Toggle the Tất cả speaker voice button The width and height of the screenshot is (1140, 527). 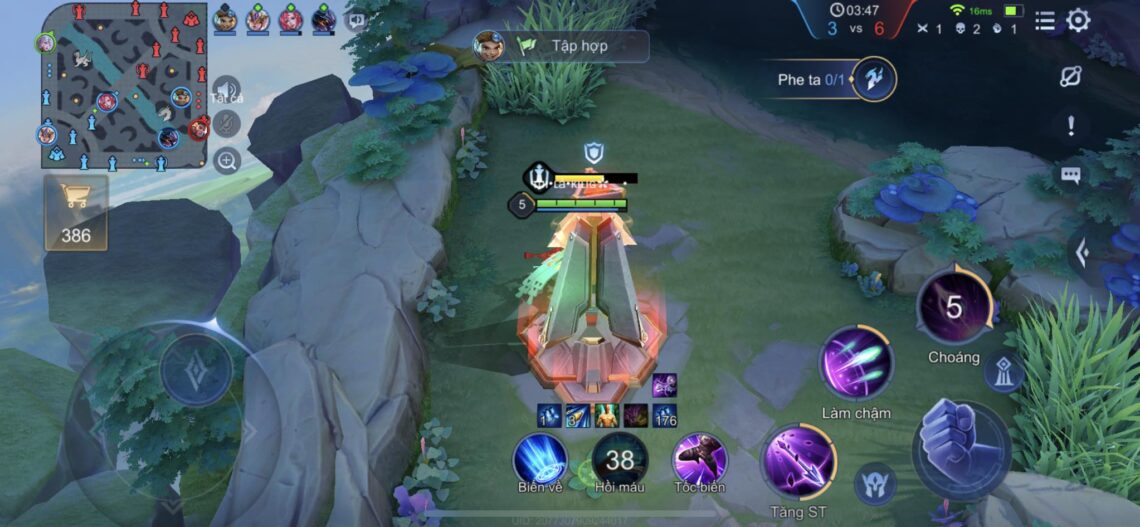(227, 90)
